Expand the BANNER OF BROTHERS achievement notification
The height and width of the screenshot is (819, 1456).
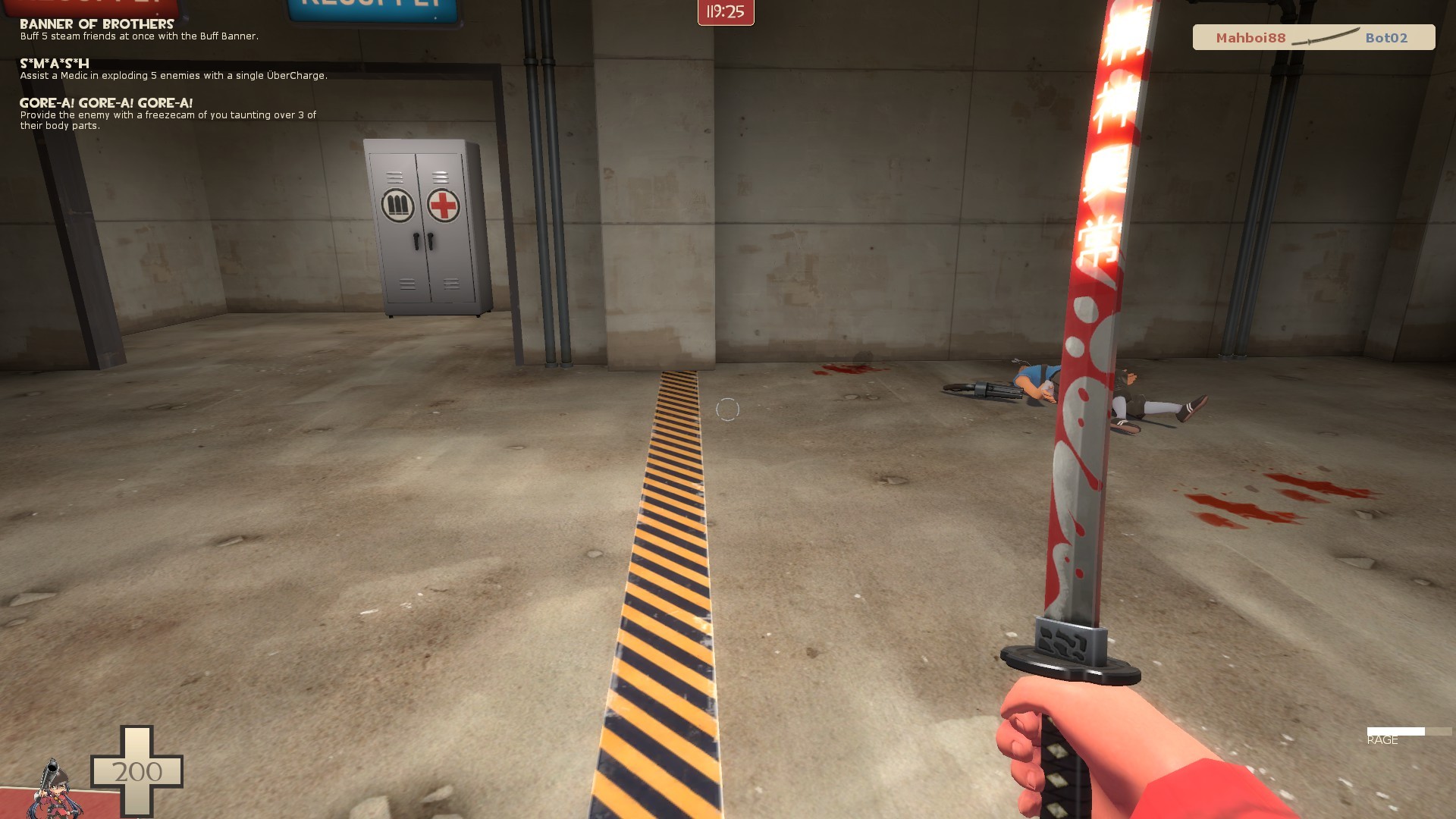coord(97,24)
